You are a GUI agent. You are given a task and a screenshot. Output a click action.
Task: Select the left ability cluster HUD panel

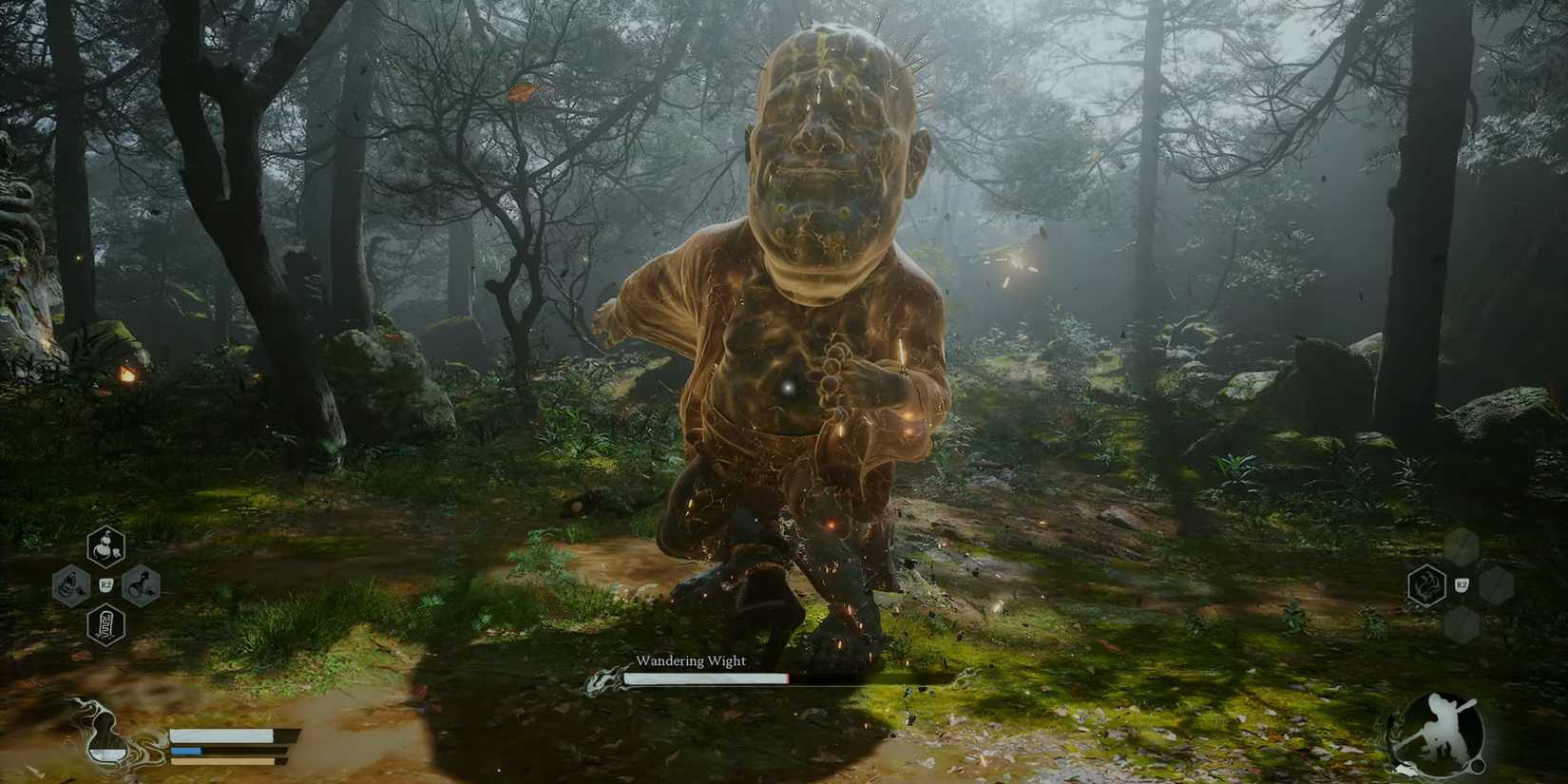(106, 584)
